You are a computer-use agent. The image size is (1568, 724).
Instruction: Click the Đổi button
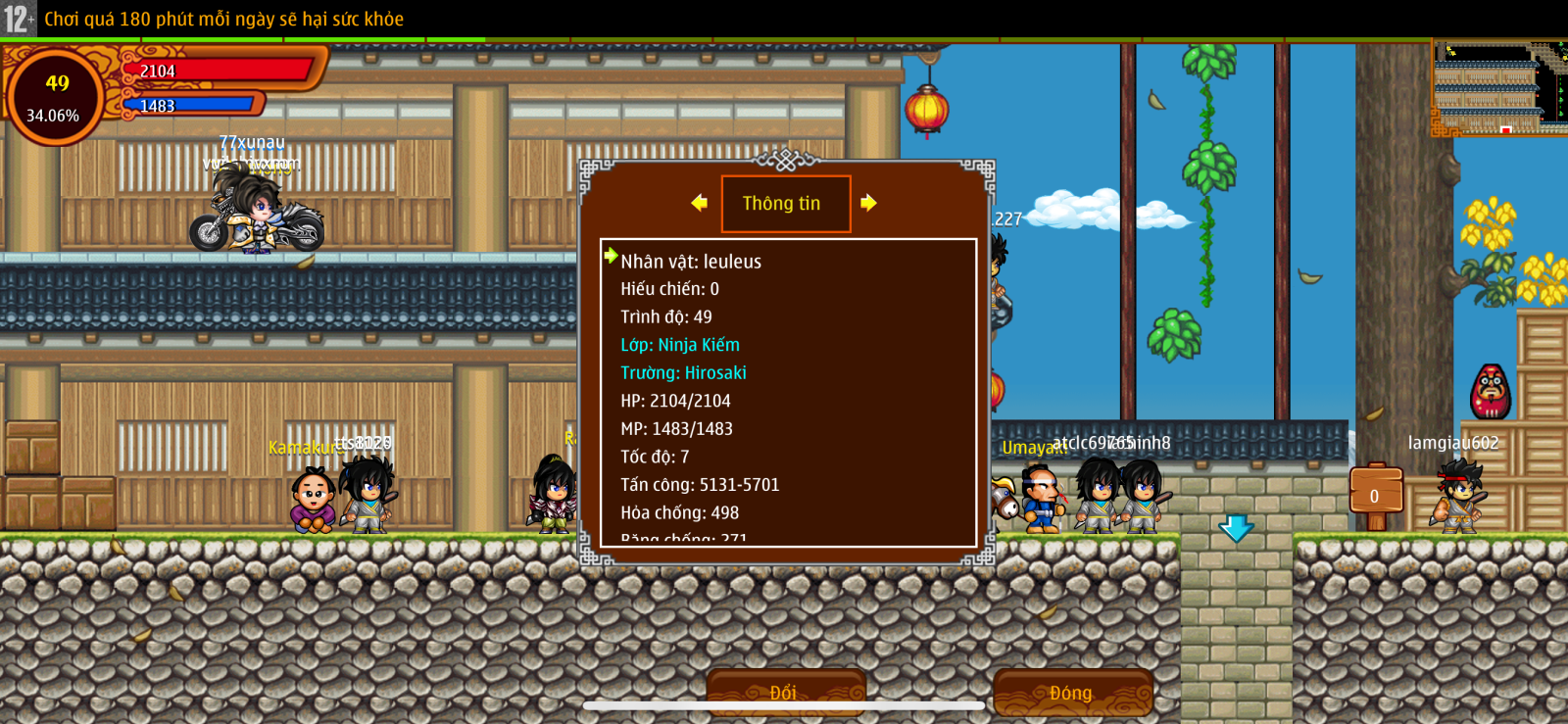click(785, 692)
